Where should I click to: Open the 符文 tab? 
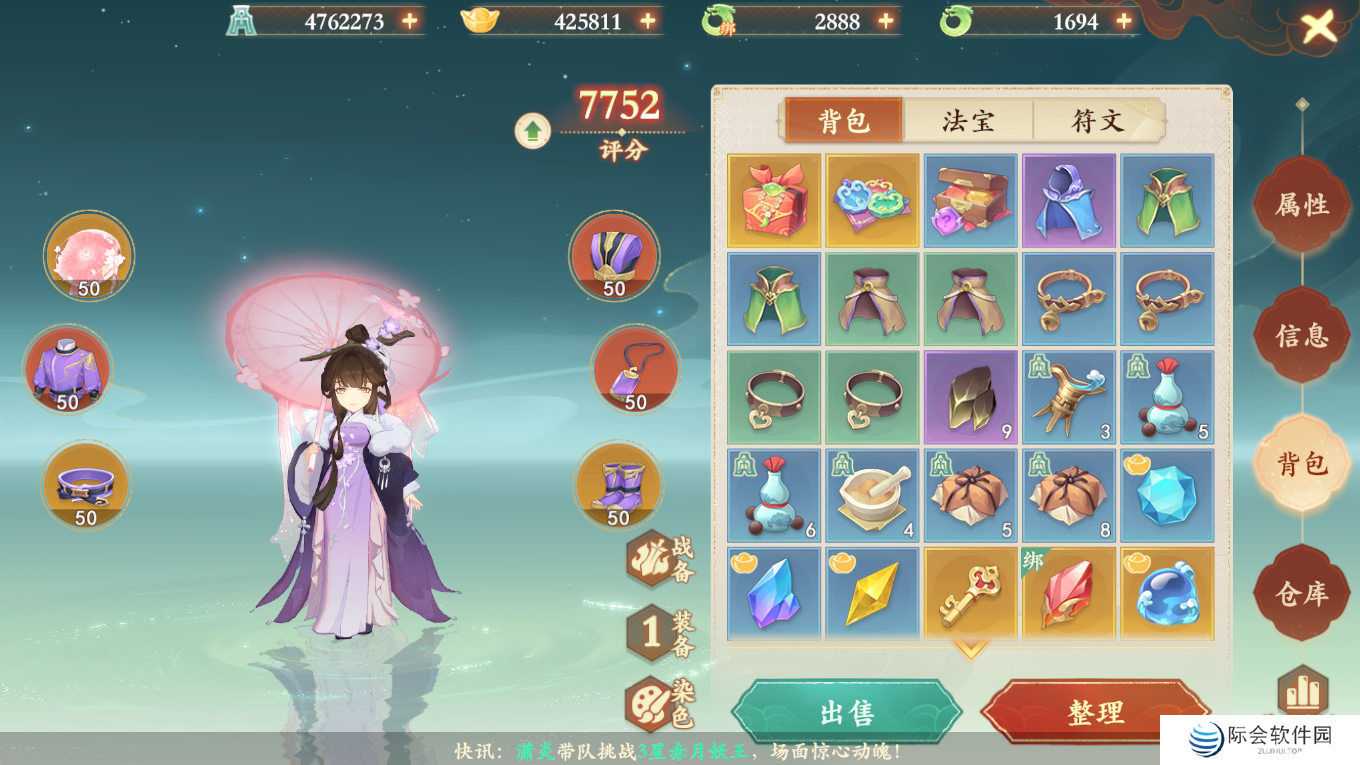click(1097, 121)
